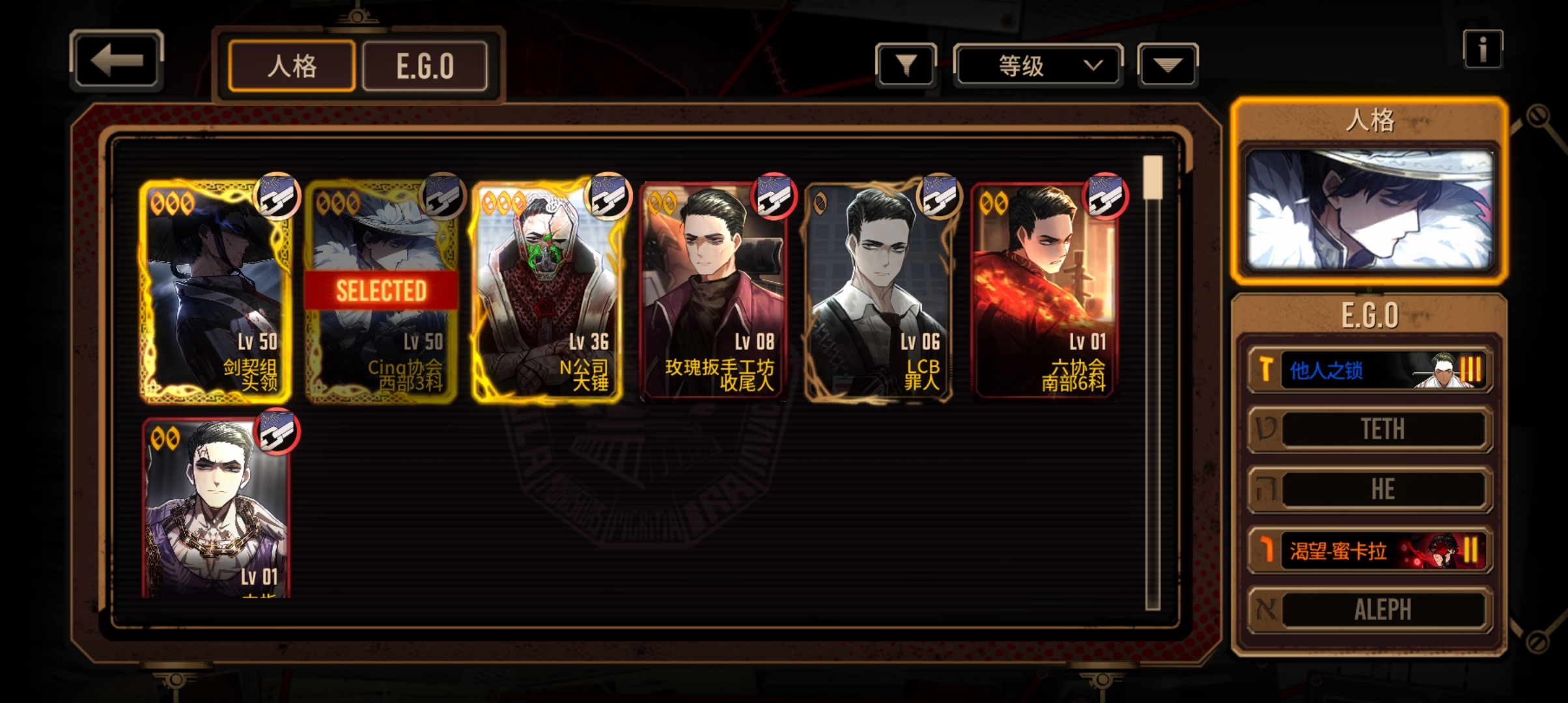
Task: Pick the N公司大锤 Lv 36 identity
Action: point(547,291)
